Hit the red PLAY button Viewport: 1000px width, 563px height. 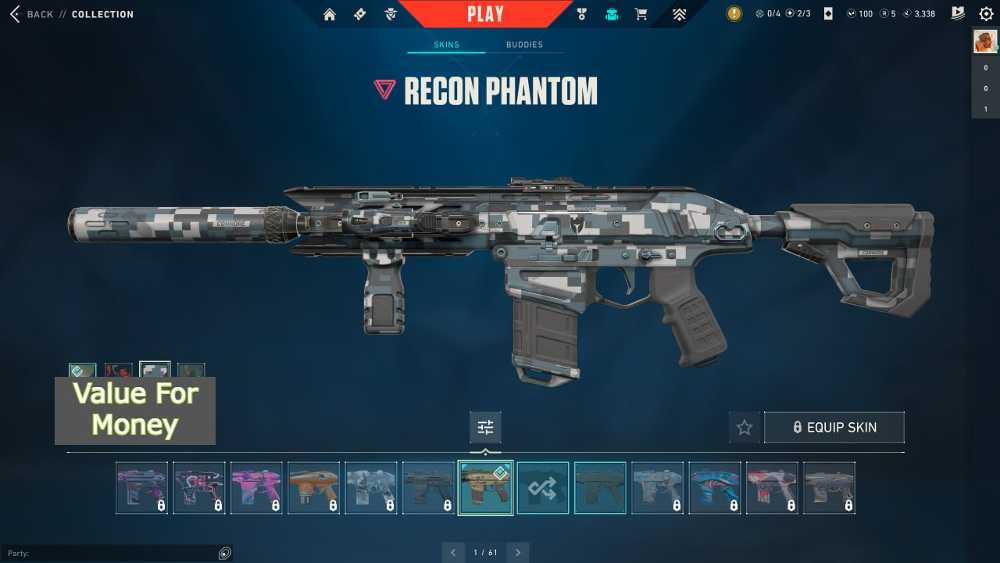pos(486,14)
